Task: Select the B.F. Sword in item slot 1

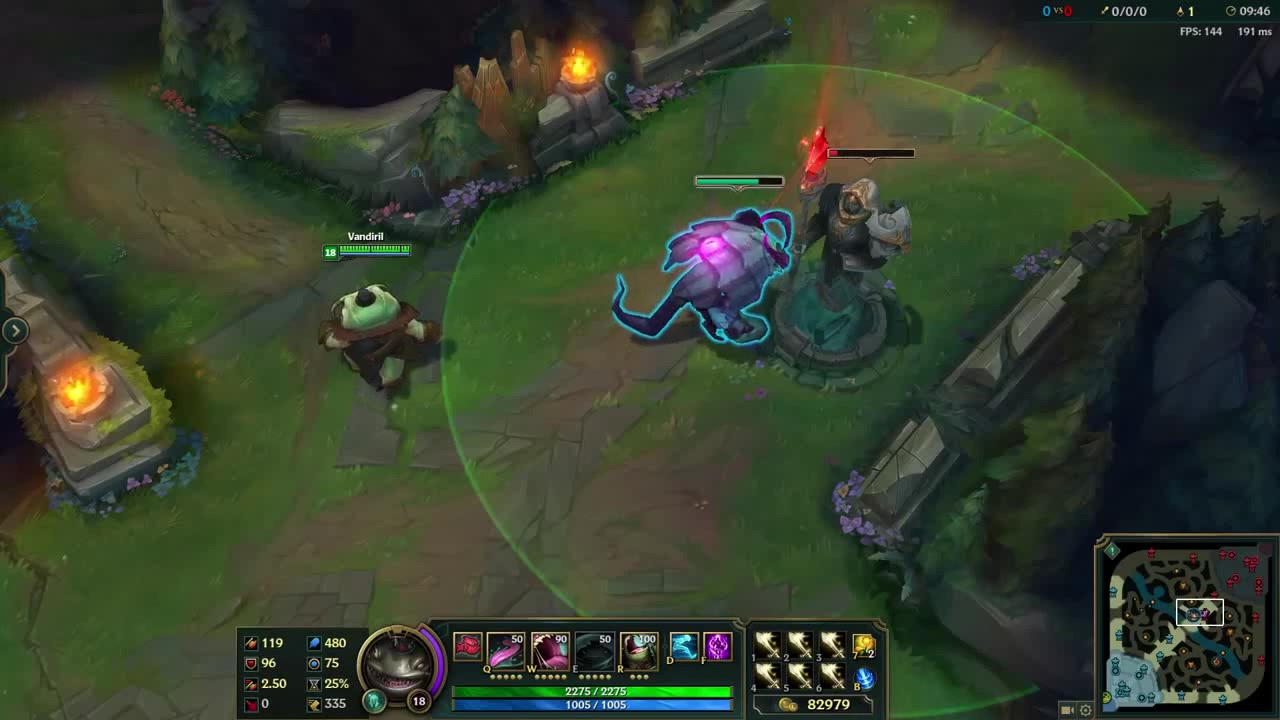Action: pos(766,645)
